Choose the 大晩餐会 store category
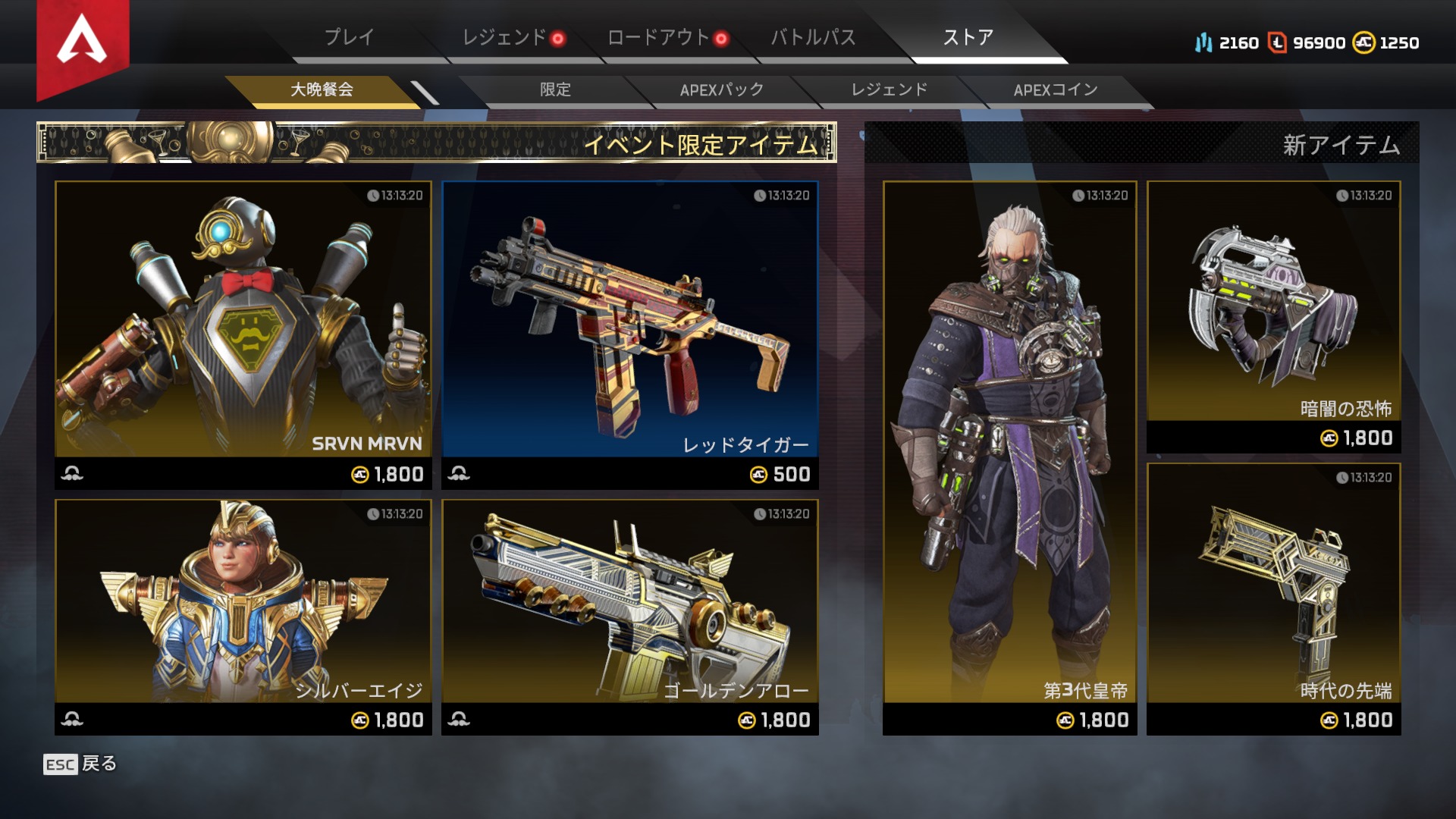Viewport: 1456px width, 819px height. pos(322,89)
